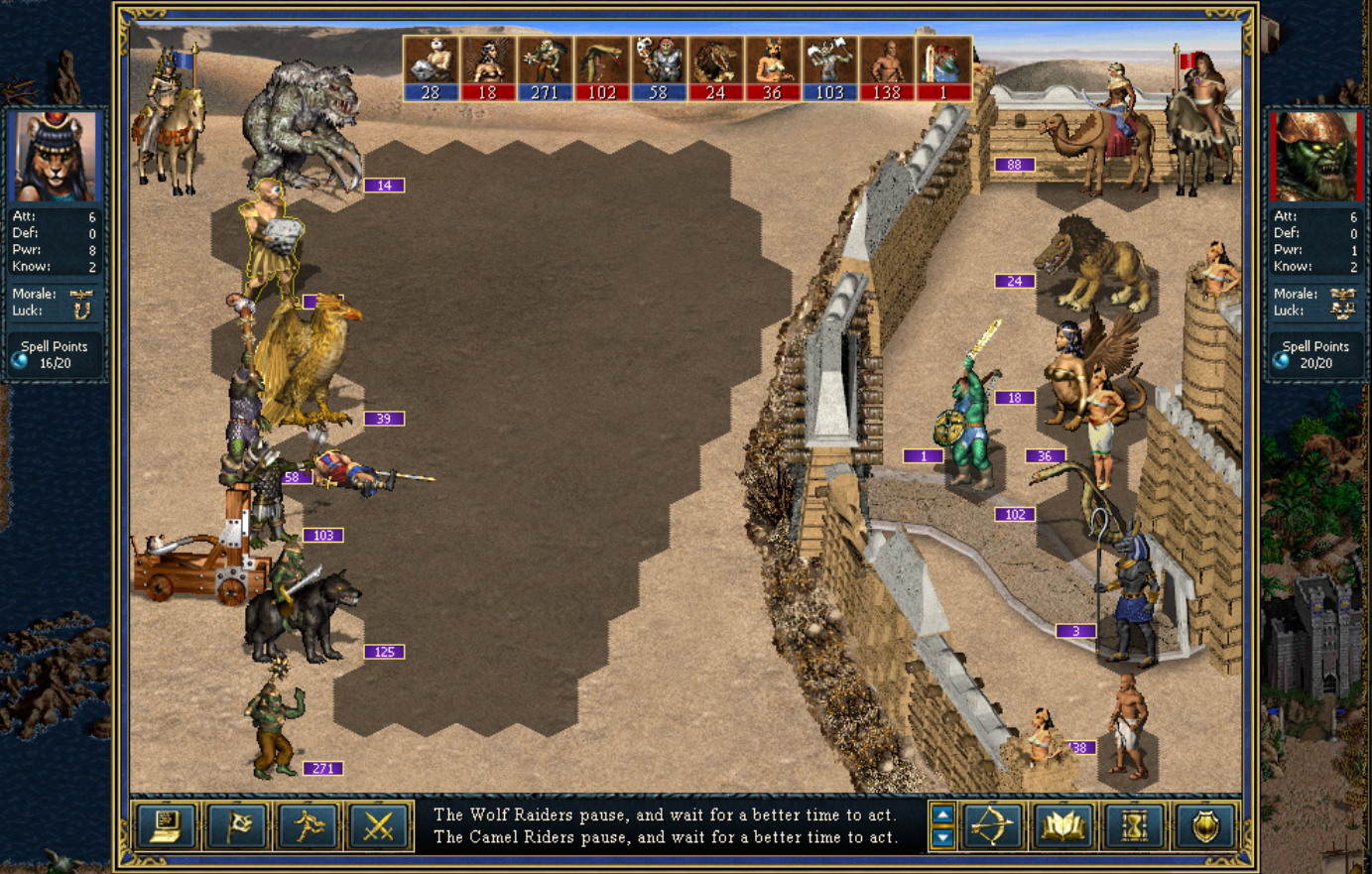Select the 24 maned beast queue portrait

click(715, 68)
